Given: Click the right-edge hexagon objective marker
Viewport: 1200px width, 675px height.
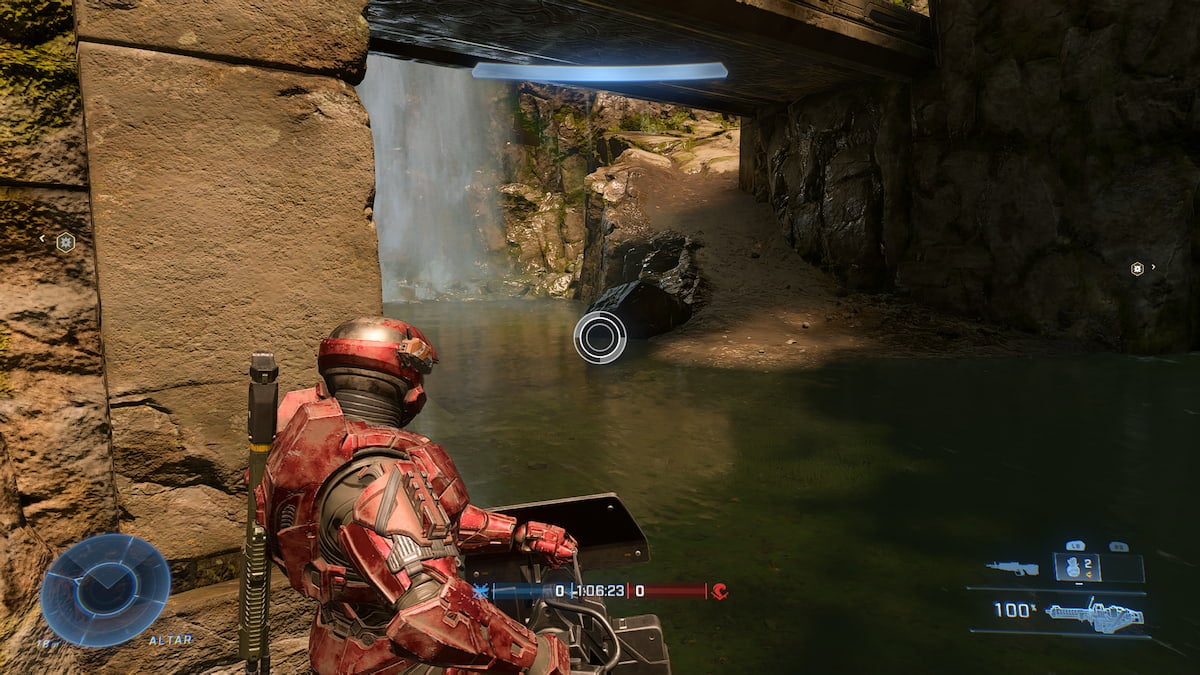Looking at the screenshot, I should point(1137,268).
